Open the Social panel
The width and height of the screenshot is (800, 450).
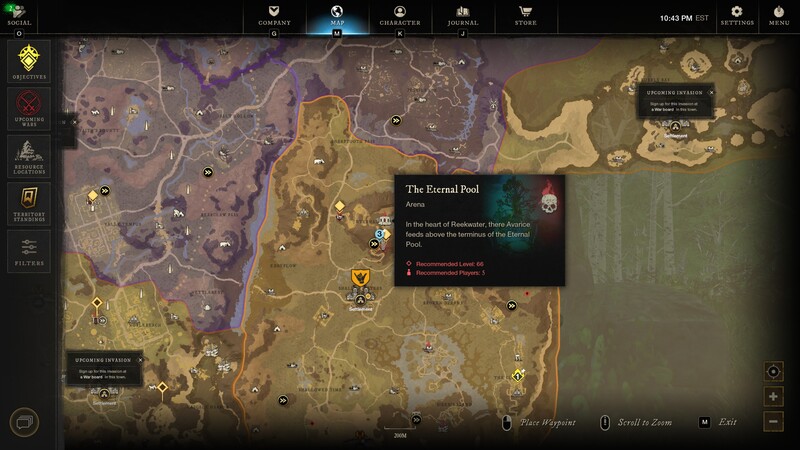pos(19,15)
